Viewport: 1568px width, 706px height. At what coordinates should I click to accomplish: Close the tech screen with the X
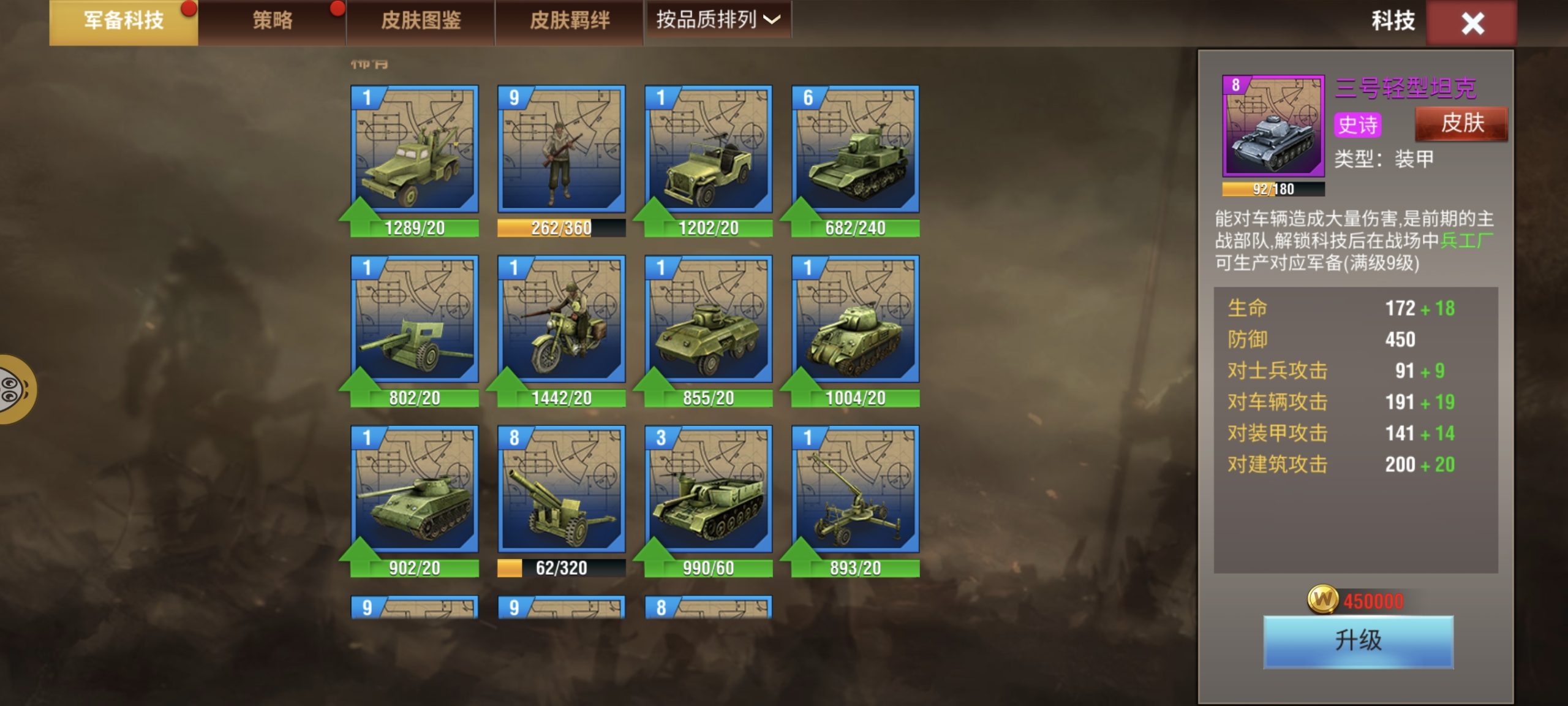1472,23
